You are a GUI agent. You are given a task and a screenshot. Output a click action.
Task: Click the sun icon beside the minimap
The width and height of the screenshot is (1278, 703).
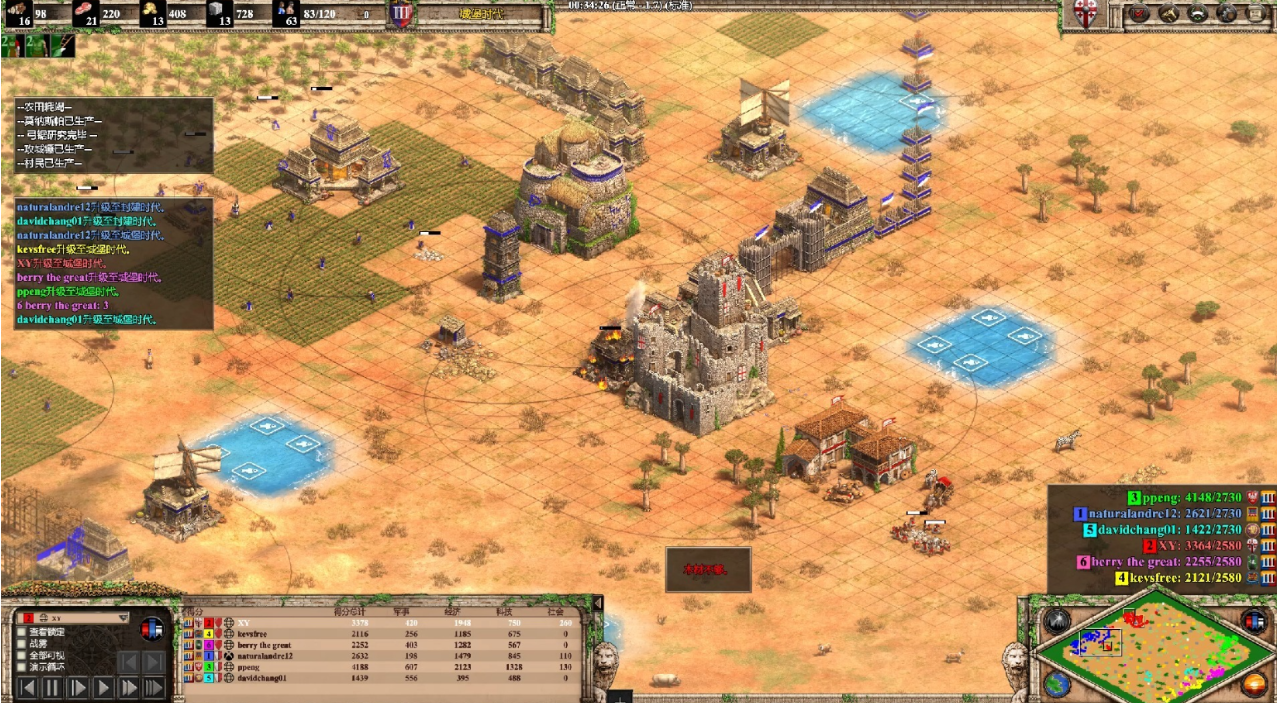(x=1254, y=684)
